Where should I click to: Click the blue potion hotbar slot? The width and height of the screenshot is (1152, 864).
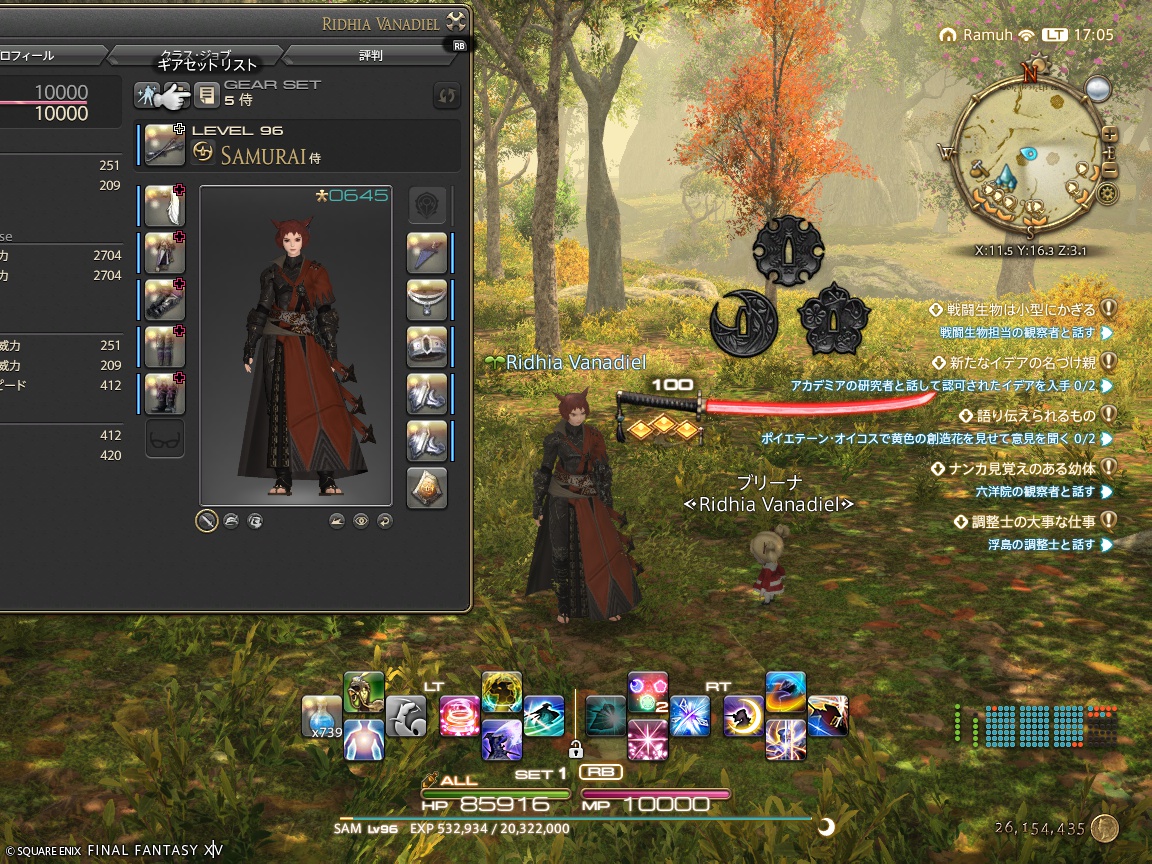click(x=321, y=716)
